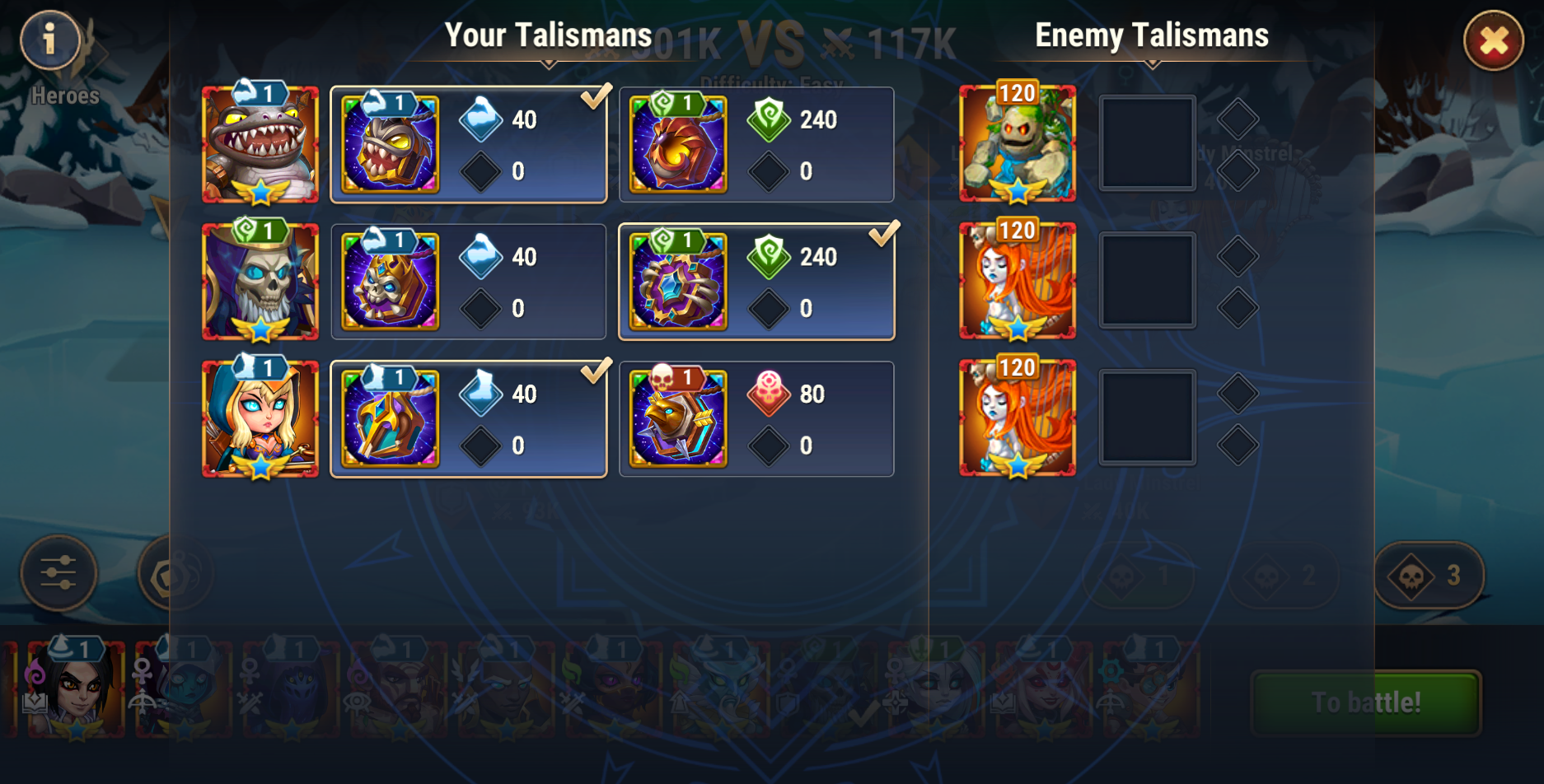Close the talismans panel
Viewport: 1544px width, 784px height.
pyautogui.click(x=1493, y=40)
